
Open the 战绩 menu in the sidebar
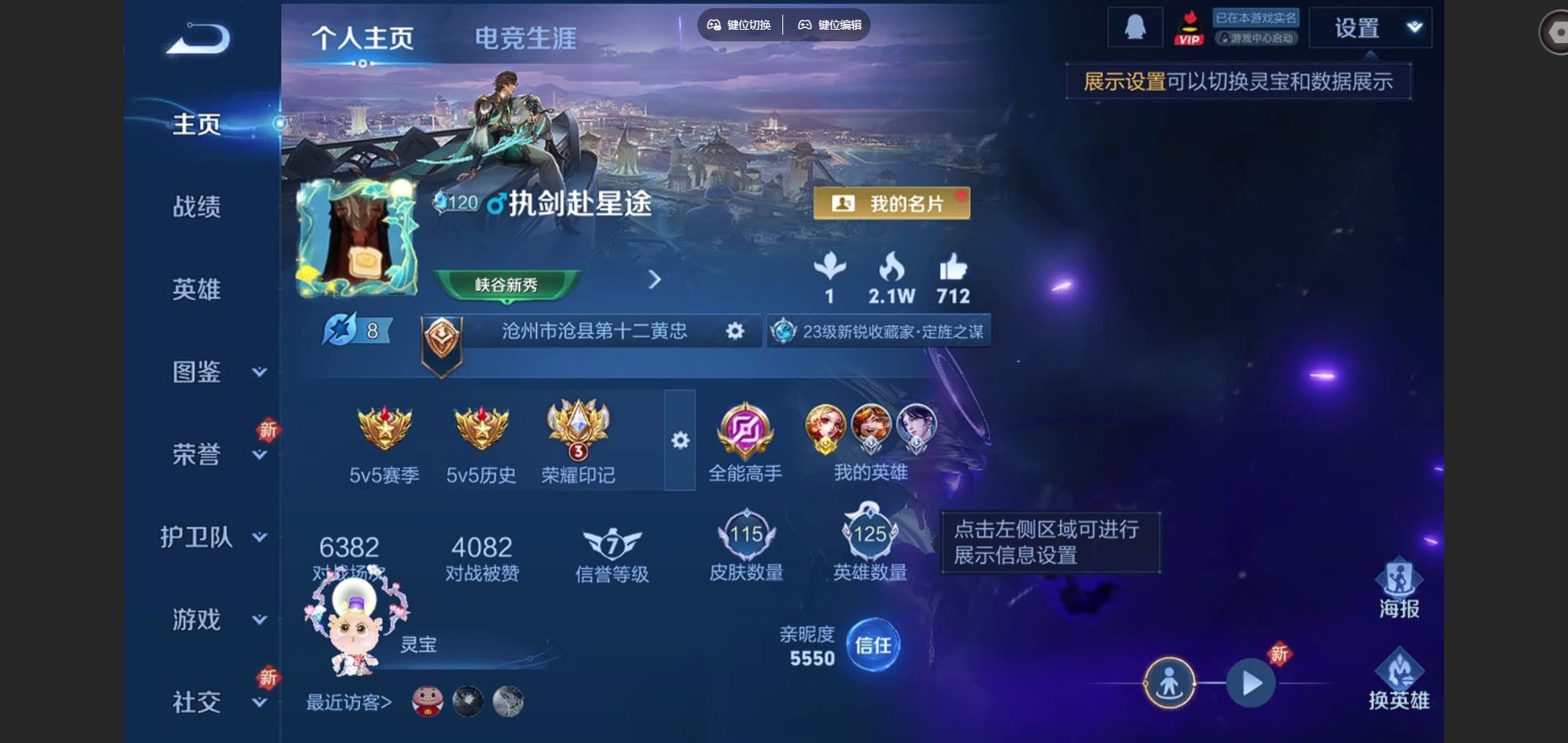pyautogui.click(x=196, y=208)
